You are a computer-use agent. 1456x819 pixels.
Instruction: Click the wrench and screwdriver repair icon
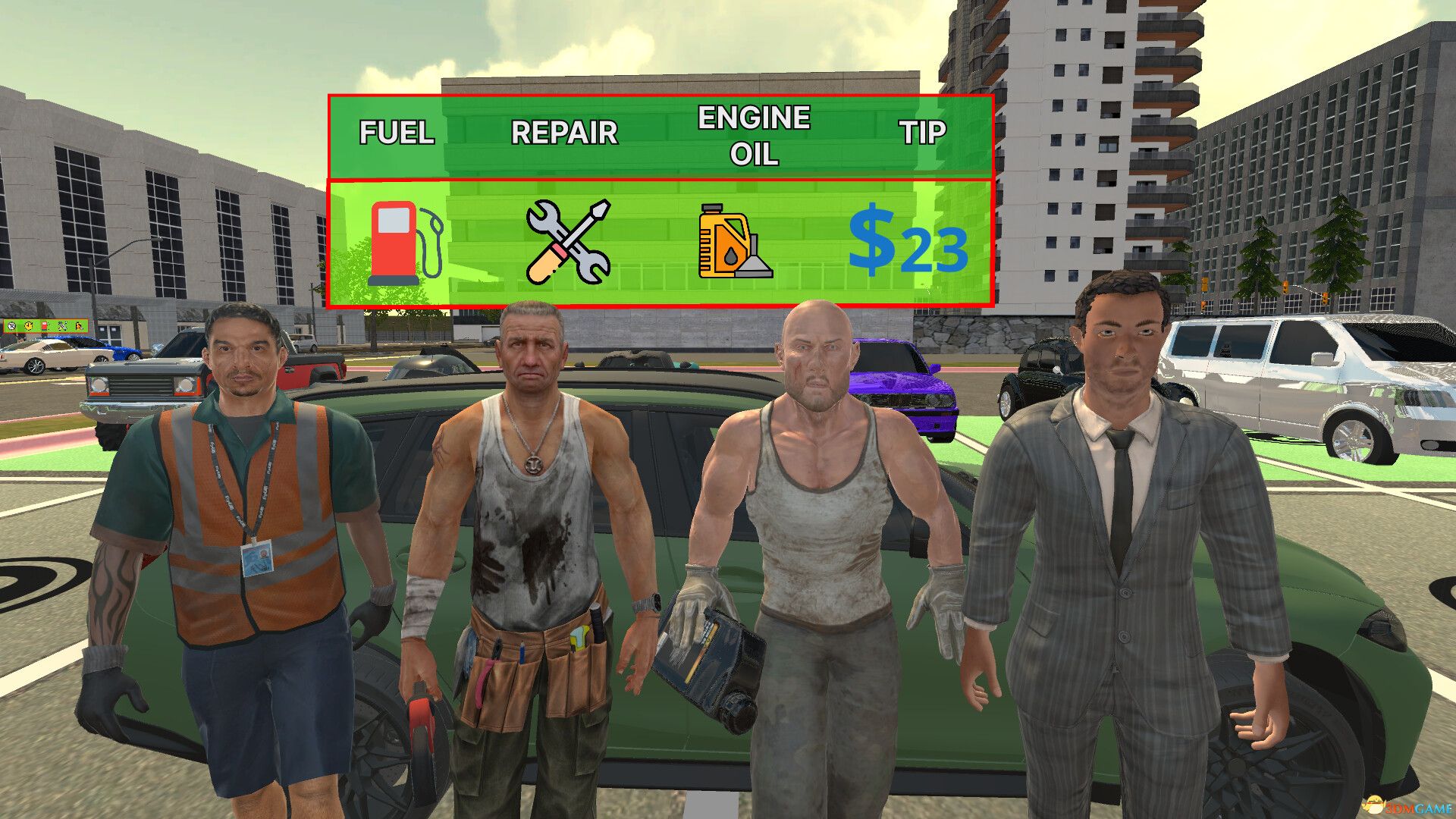pos(565,241)
